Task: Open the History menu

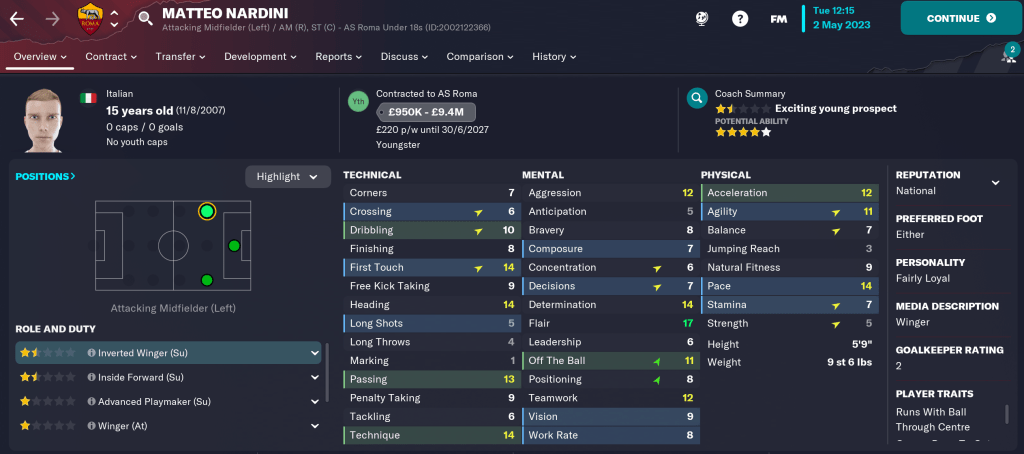Action: (555, 57)
